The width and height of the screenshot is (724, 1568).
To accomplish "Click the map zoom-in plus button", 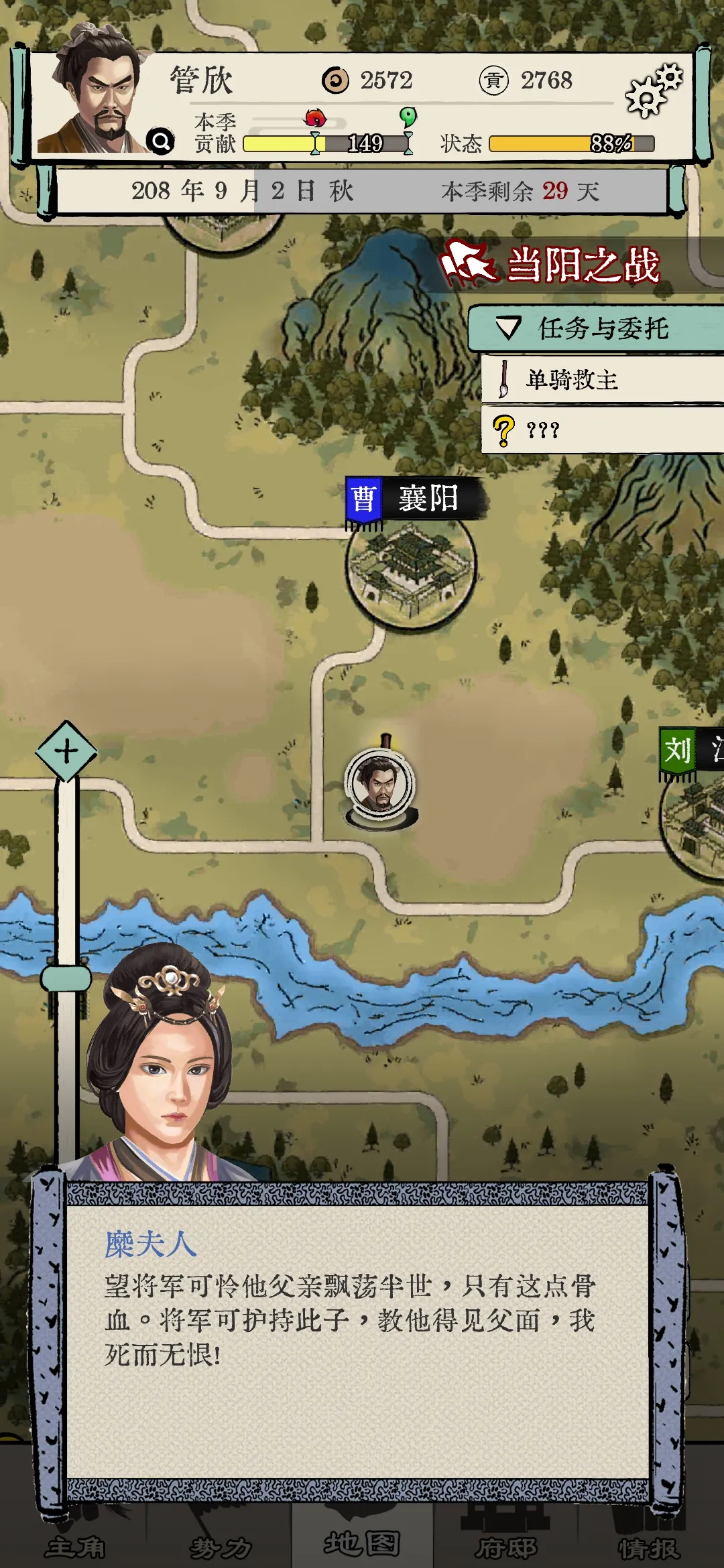I will (x=66, y=751).
